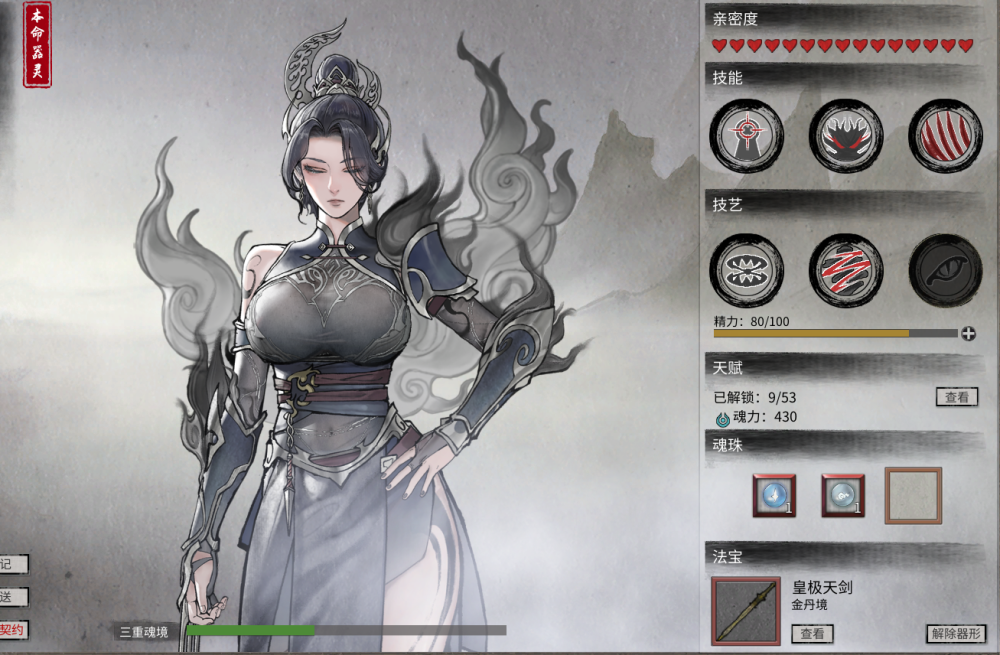1000x655 pixels.
Task: Click the 解除器形 button
Action: click(955, 633)
